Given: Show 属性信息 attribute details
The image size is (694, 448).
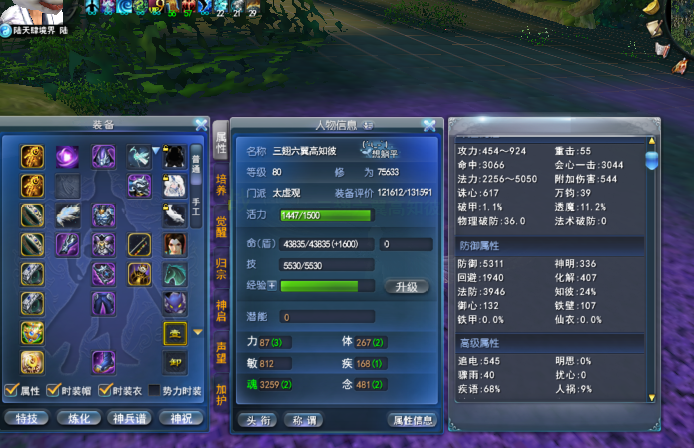Looking at the screenshot, I should tap(412, 420).
